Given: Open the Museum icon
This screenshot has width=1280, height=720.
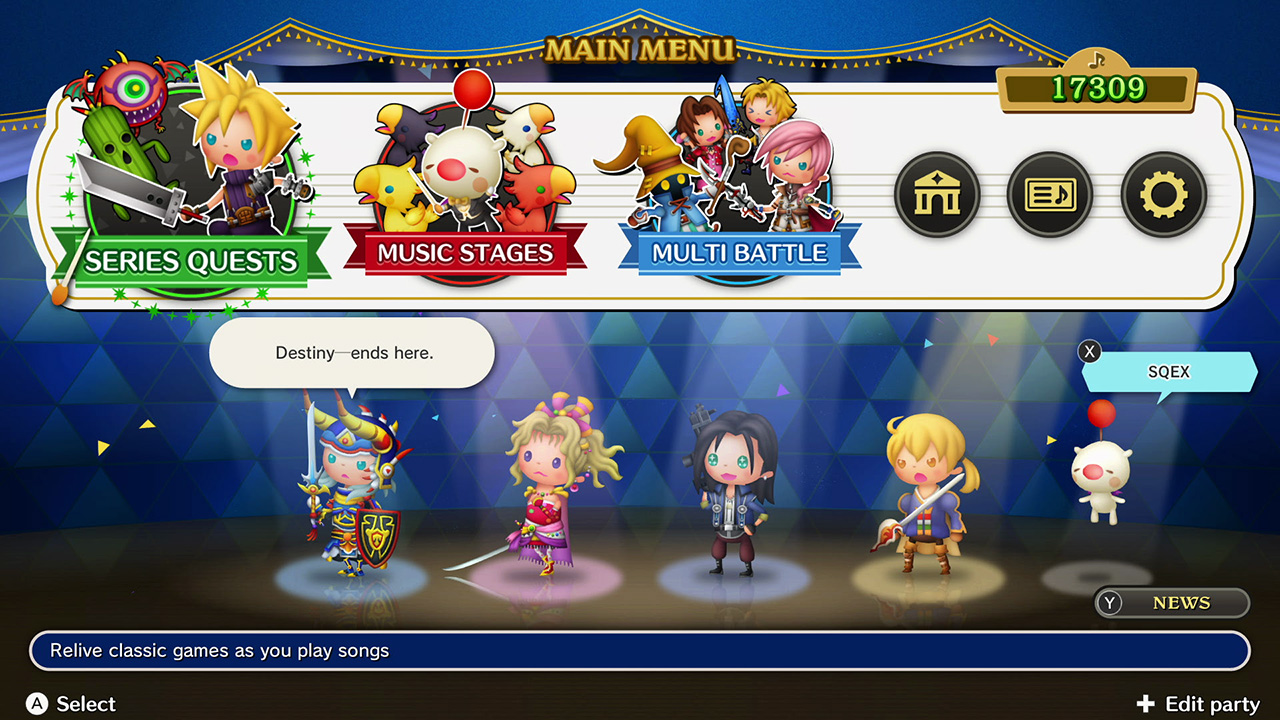Looking at the screenshot, I should tap(937, 194).
